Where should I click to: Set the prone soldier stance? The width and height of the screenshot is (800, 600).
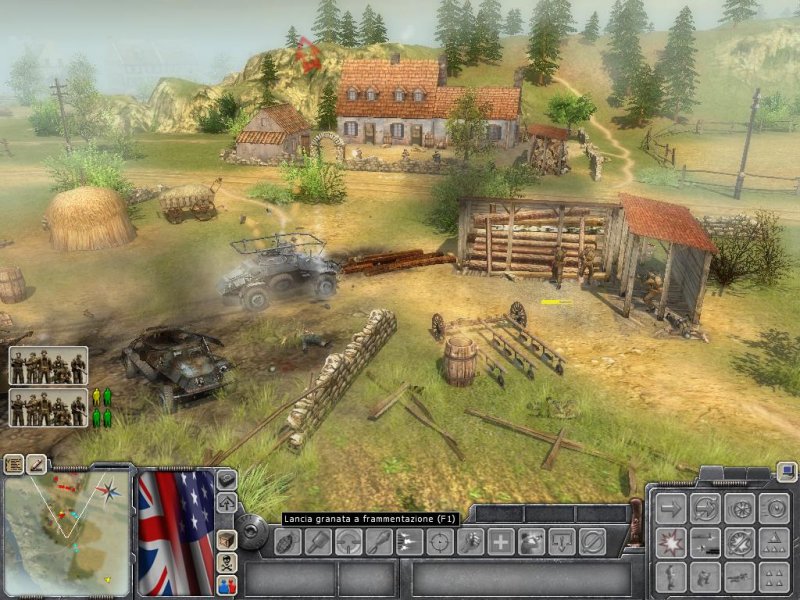point(739,576)
